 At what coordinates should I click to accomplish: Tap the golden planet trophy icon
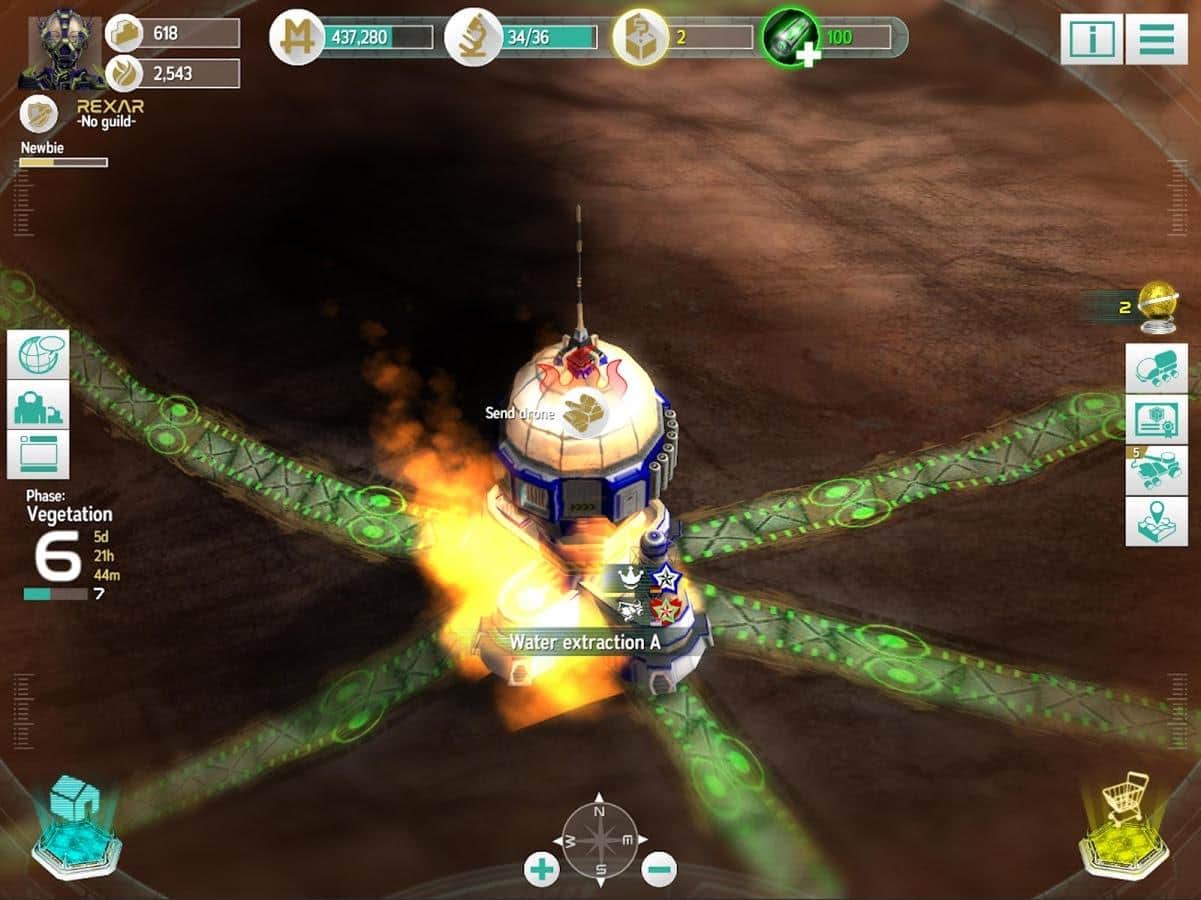[x=1158, y=306]
